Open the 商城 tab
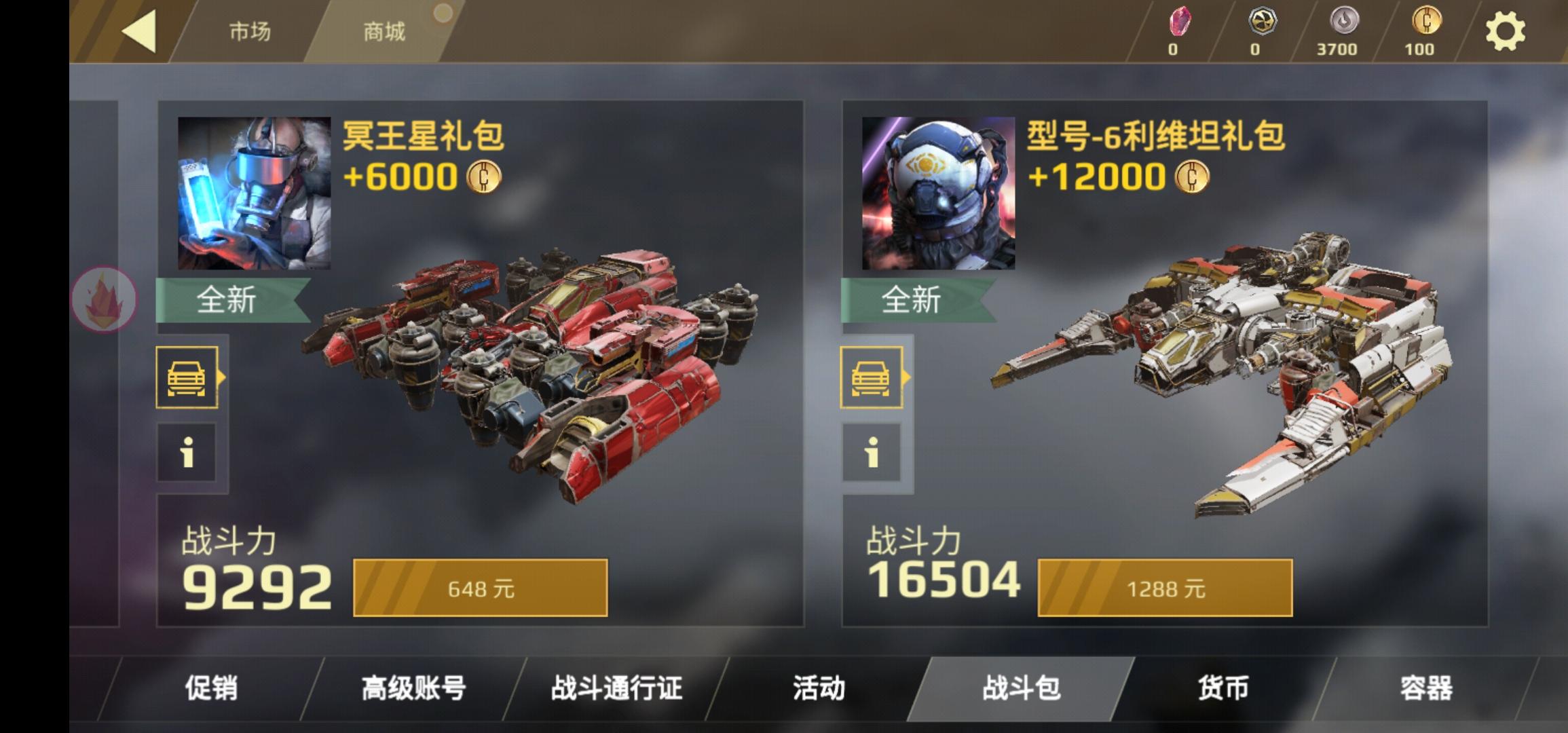The width and height of the screenshot is (1568, 733). point(384,32)
